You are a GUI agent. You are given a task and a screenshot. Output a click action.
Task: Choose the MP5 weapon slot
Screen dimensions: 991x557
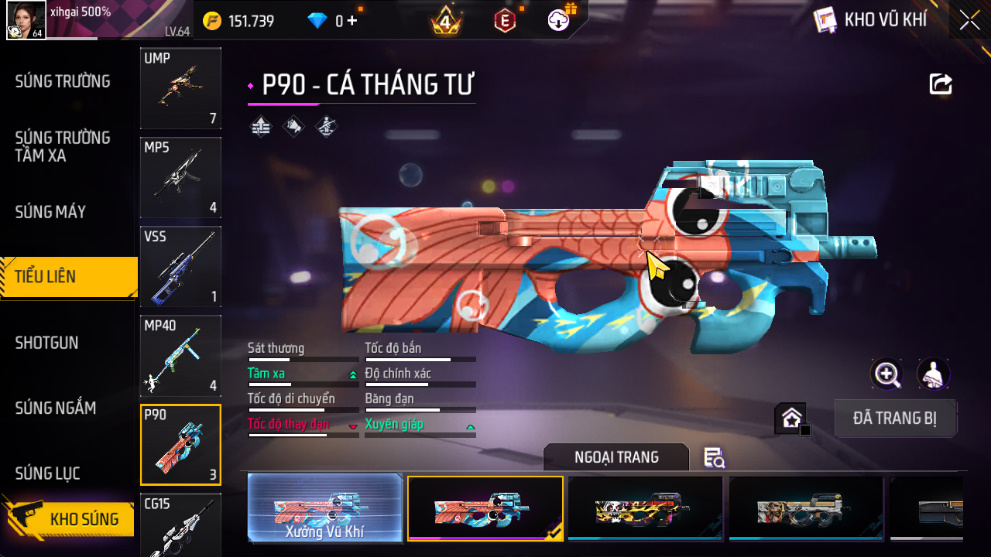pyautogui.click(x=180, y=178)
